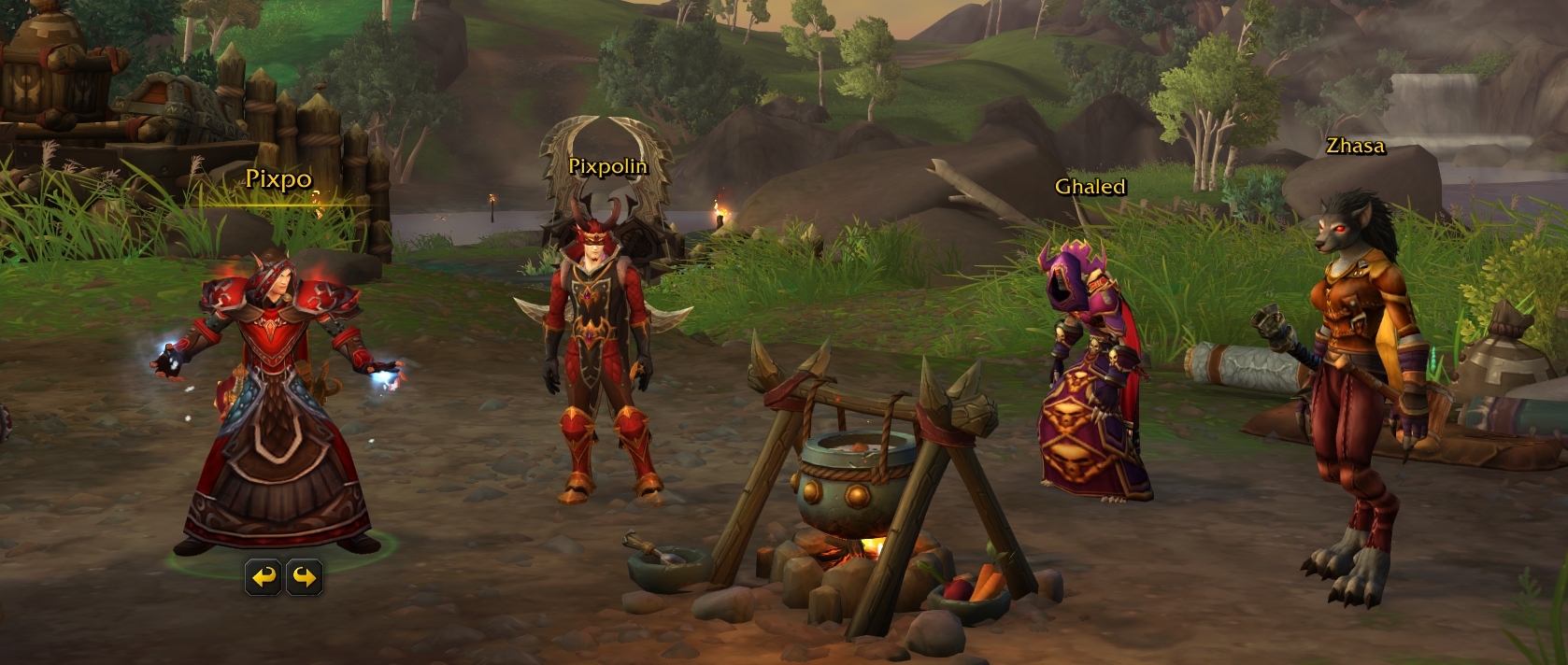The width and height of the screenshot is (1568, 665).
Task: Choose the hooded character Ghaled
Action: (x=1090, y=374)
